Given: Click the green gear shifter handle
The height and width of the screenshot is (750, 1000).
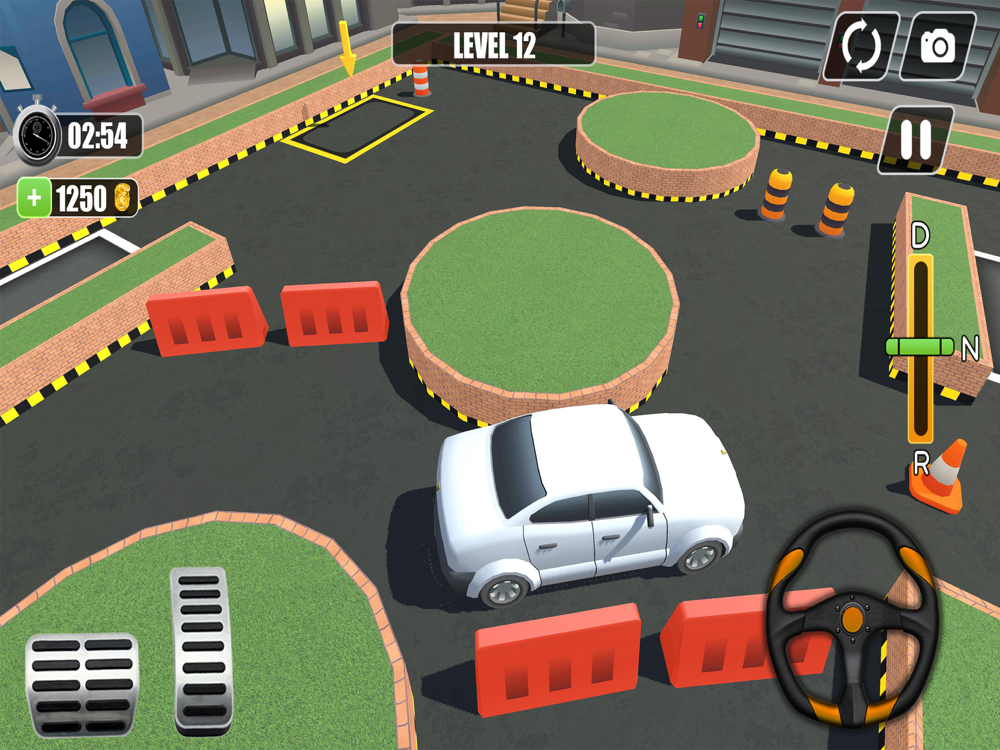Looking at the screenshot, I should coord(920,347).
